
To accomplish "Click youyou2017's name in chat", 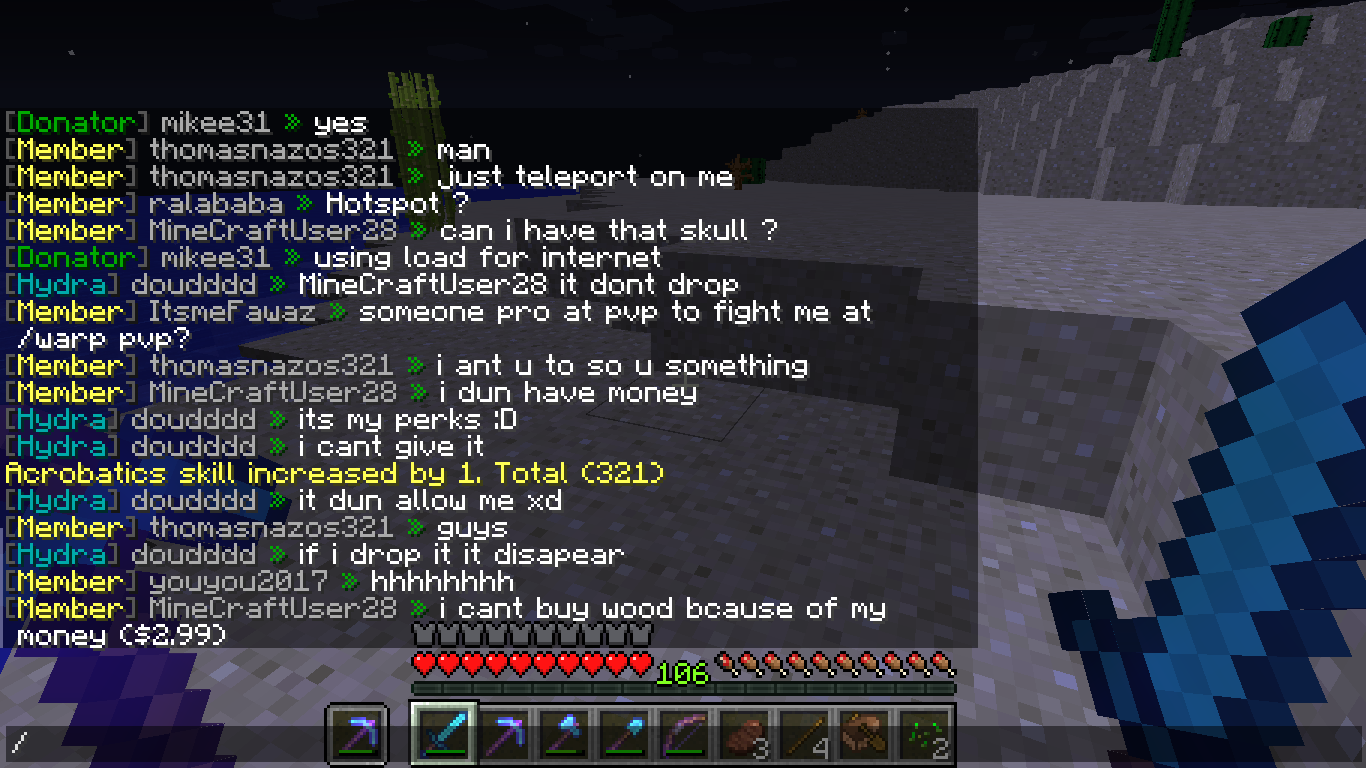I will click(x=238, y=582).
